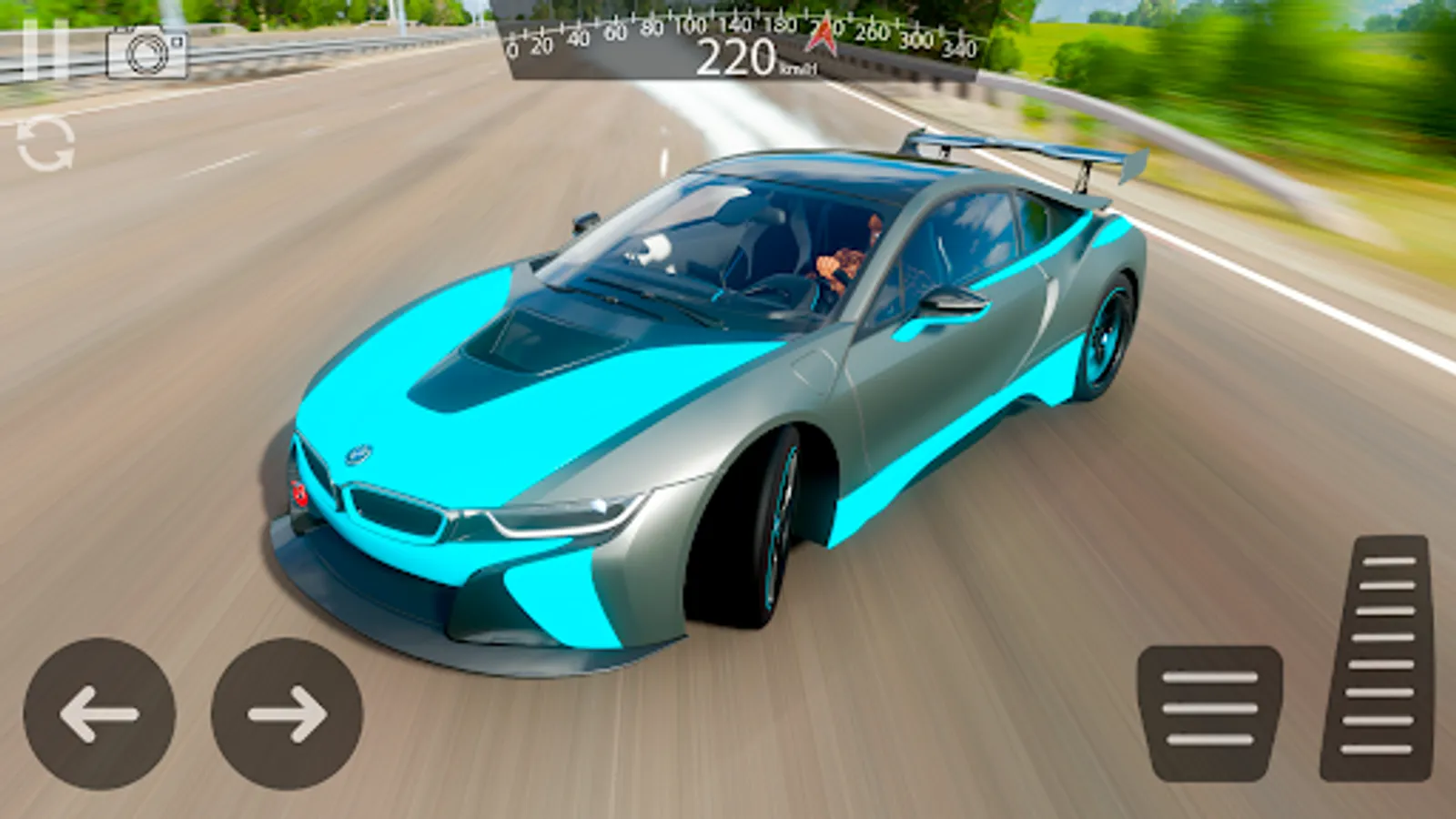Tap the camera view icon
This screenshot has width=1456, height=819.
tap(147, 53)
